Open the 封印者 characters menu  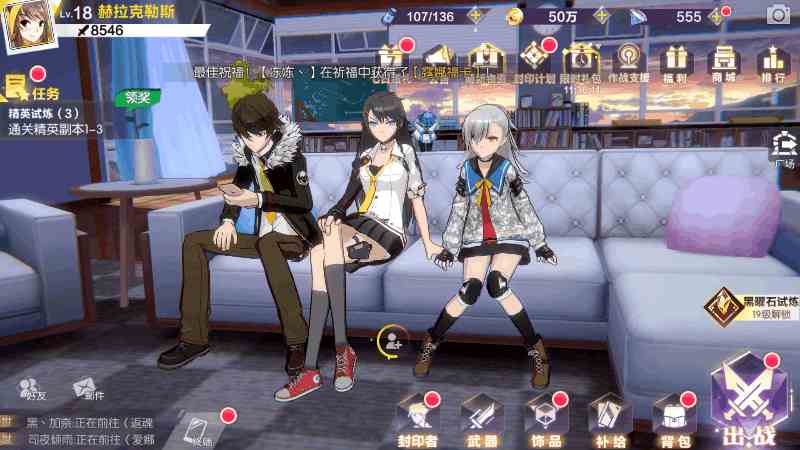(x=418, y=419)
